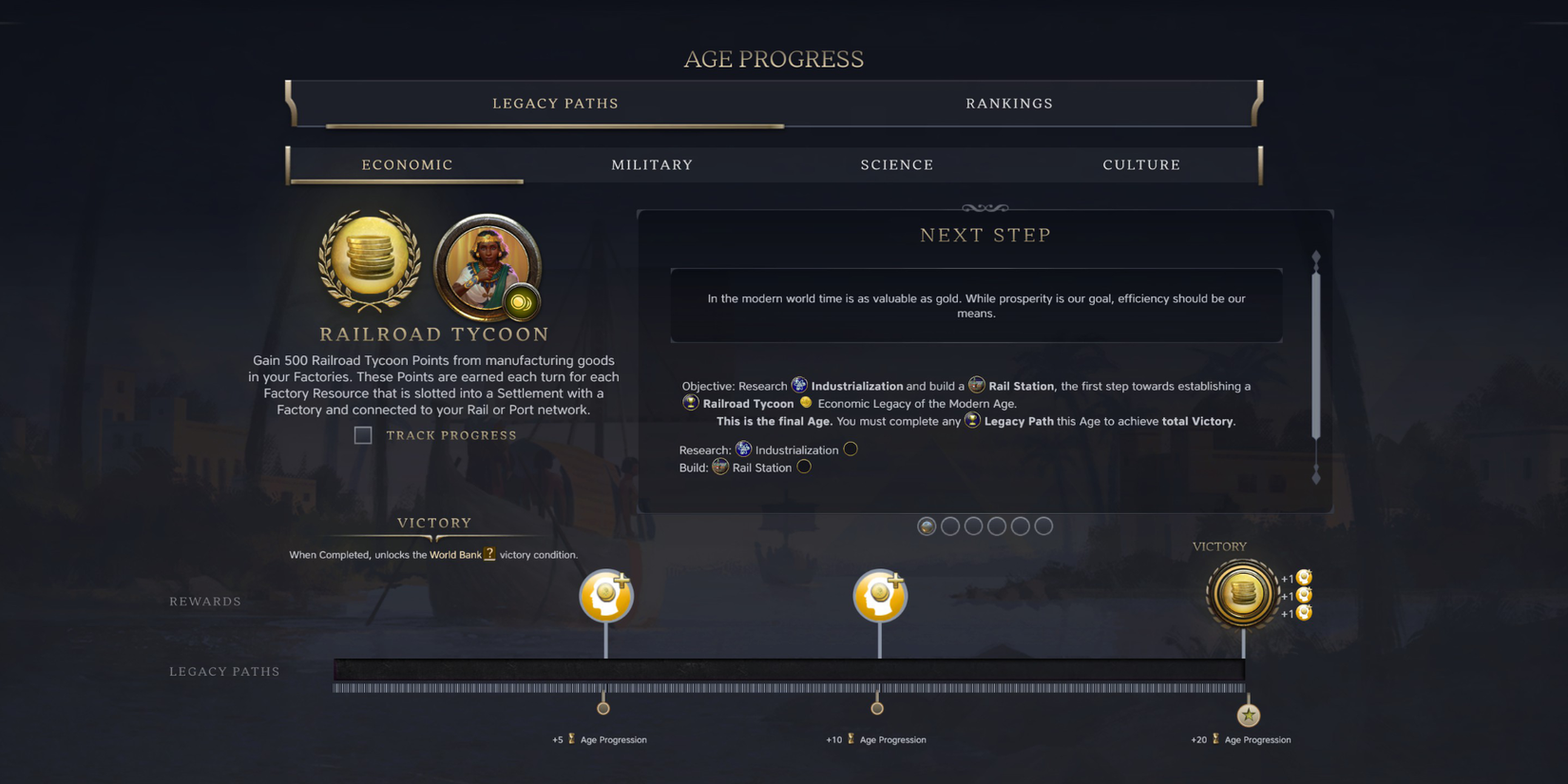The image size is (1568, 784).
Task: Enable the Track Progress checkbox
Action: pos(363,435)
